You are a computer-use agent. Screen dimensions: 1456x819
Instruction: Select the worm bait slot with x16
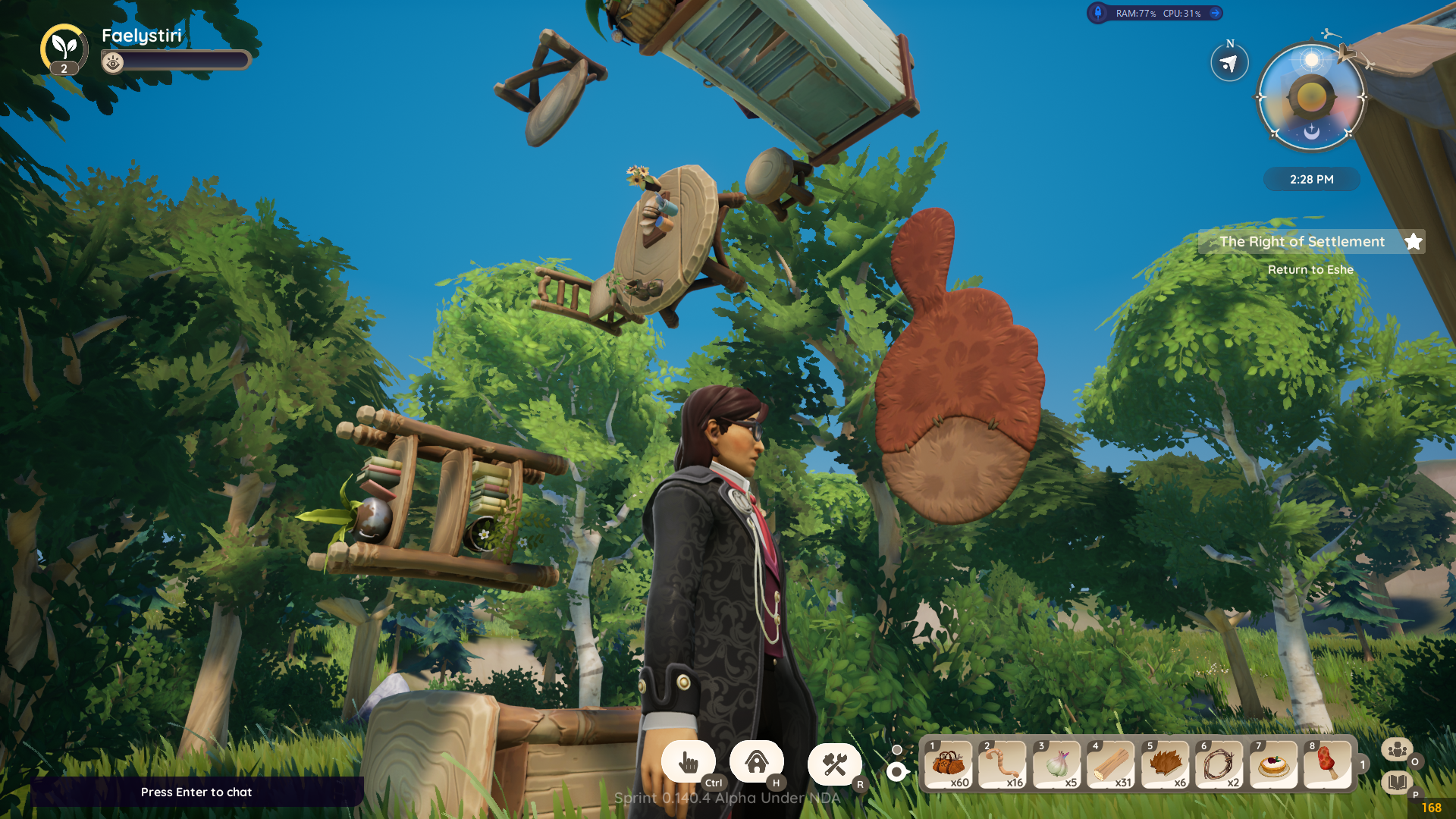click(1002, 764)
